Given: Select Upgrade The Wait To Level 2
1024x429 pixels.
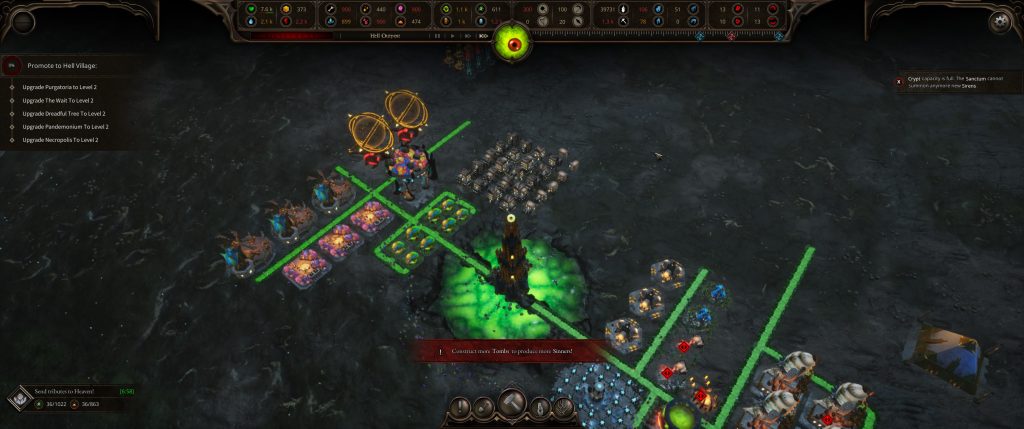Looking at the screenshot, I should click(x=59, y=100).
